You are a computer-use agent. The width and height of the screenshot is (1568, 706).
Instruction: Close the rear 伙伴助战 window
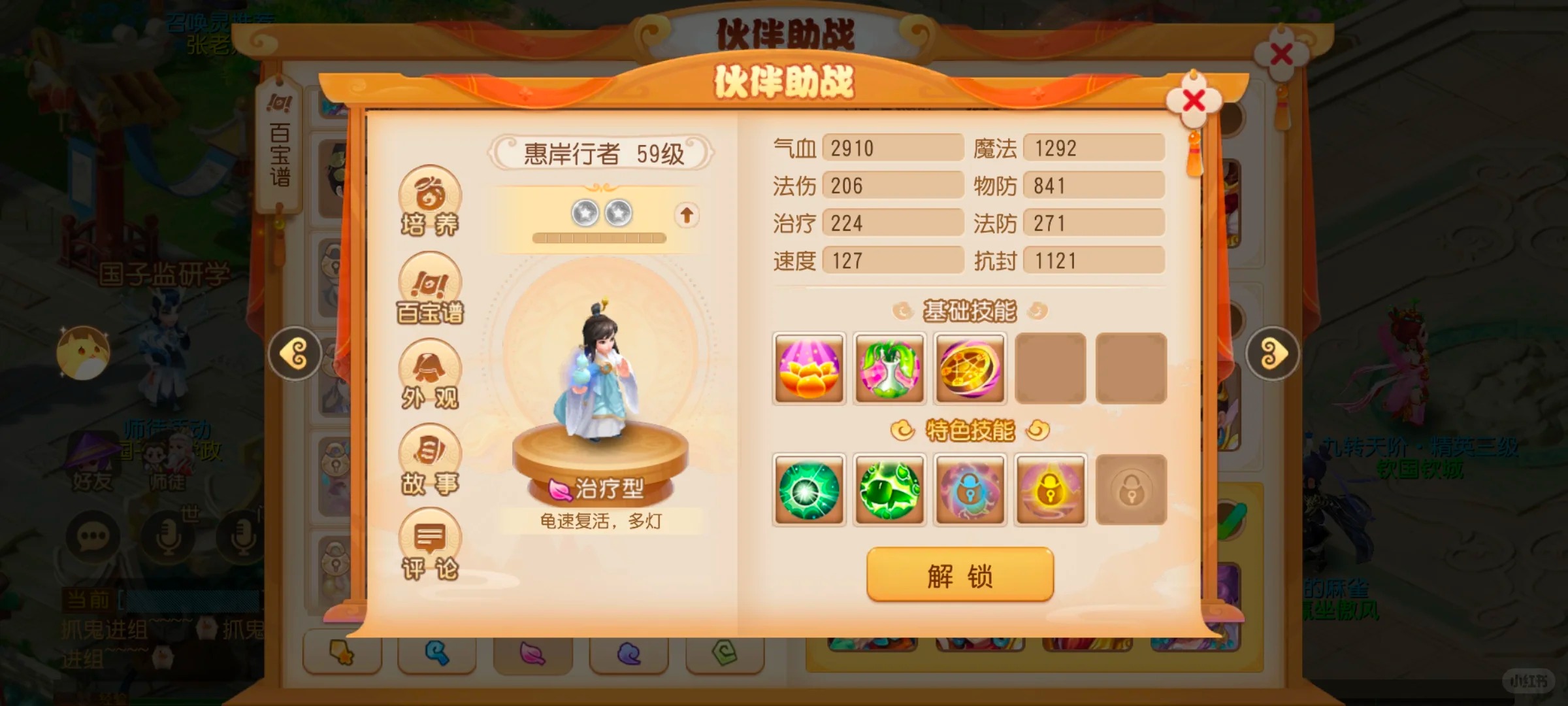click(1281, 55)
